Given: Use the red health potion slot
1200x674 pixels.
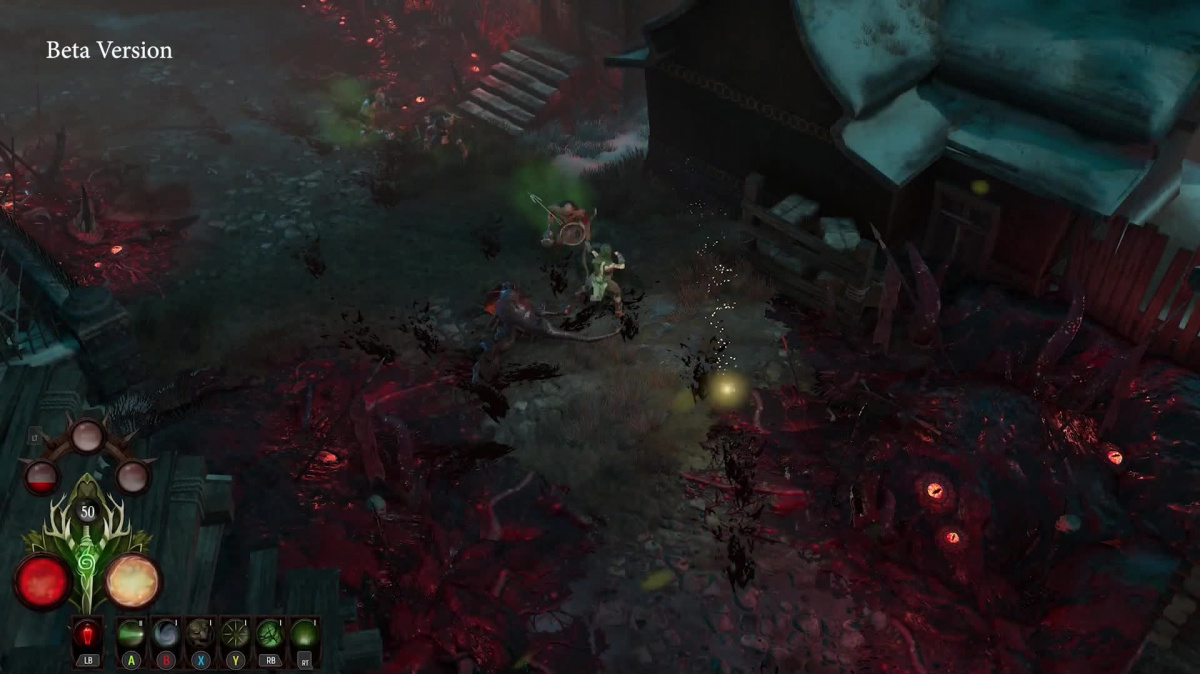Looking at the screenshot, I should click(x=86, y=634).
